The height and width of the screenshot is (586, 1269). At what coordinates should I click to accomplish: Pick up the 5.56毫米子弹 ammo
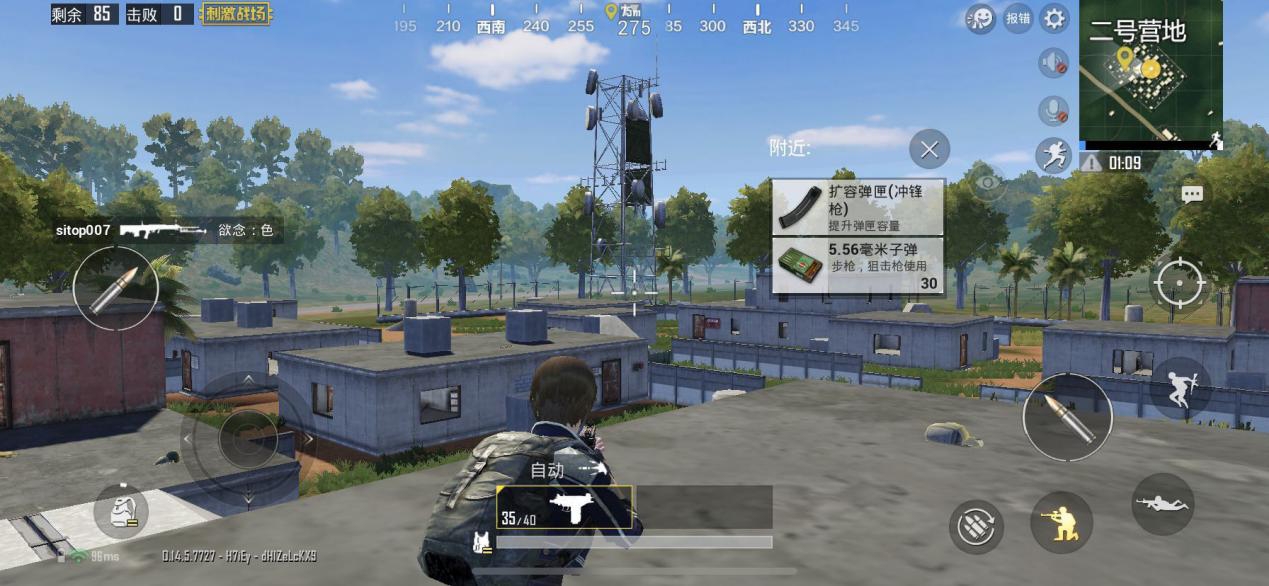[x=858, y=265]
